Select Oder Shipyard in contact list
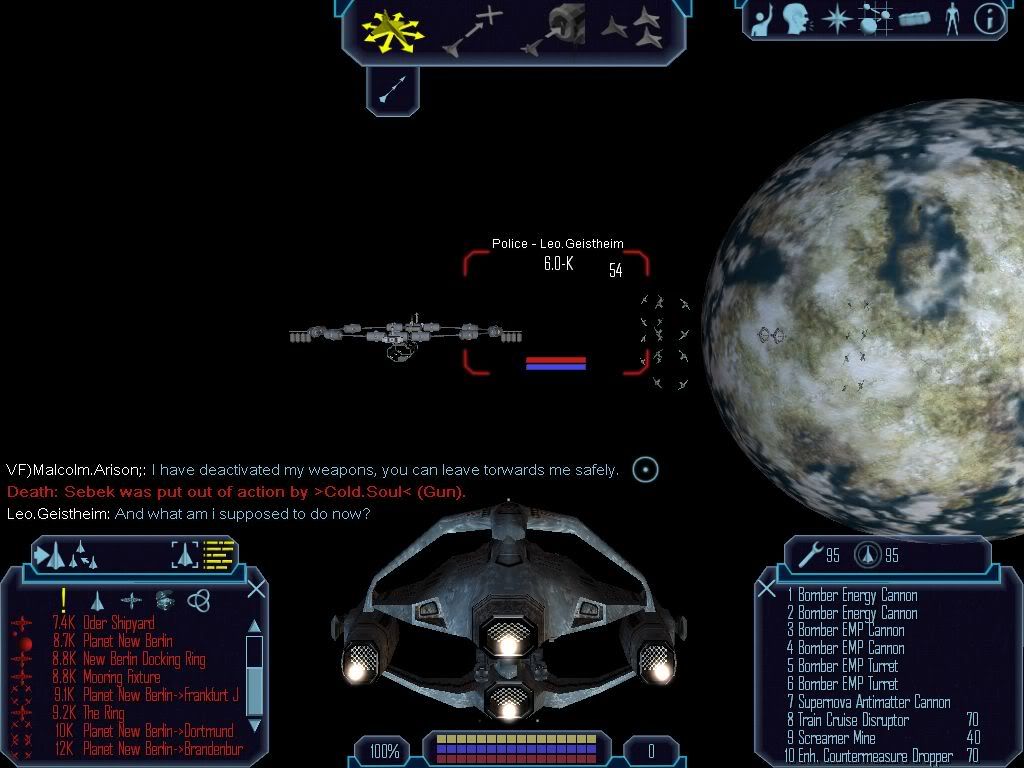The height and width of the screenshot is (768, 1024). 118,623
